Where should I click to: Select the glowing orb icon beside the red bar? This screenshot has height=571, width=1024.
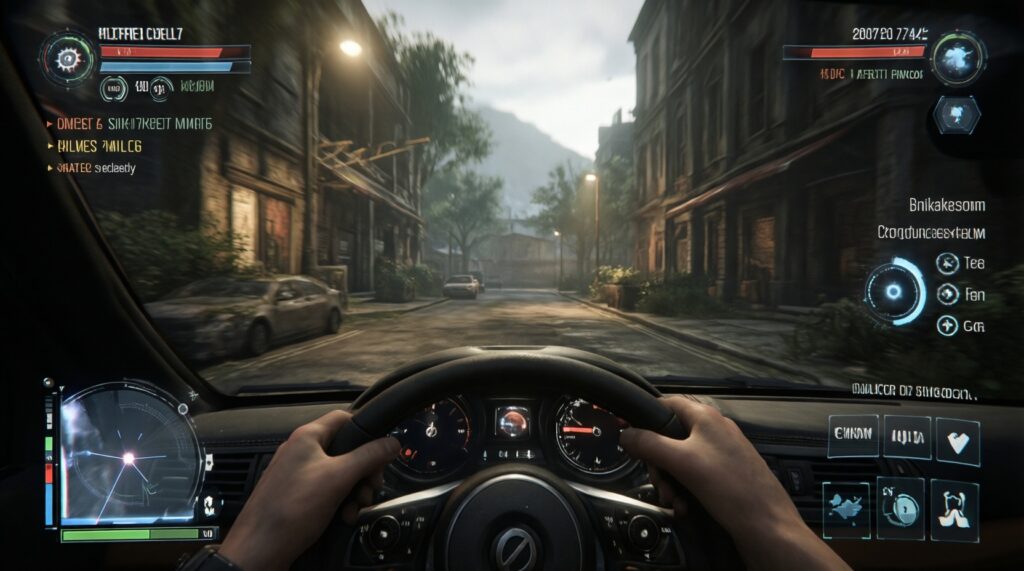(x=958, y=57)
